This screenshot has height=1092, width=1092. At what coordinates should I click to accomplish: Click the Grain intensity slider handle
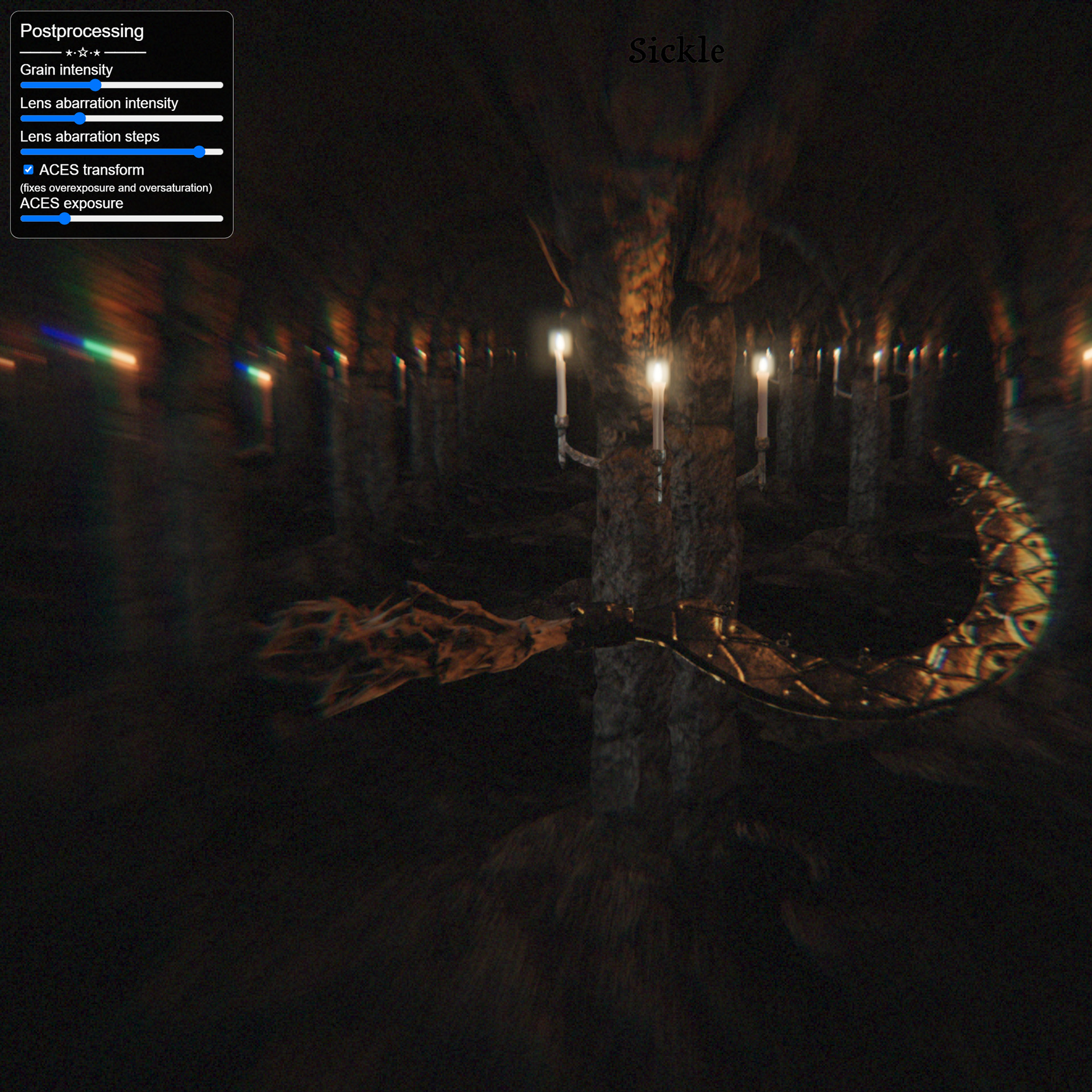[96, 85]
